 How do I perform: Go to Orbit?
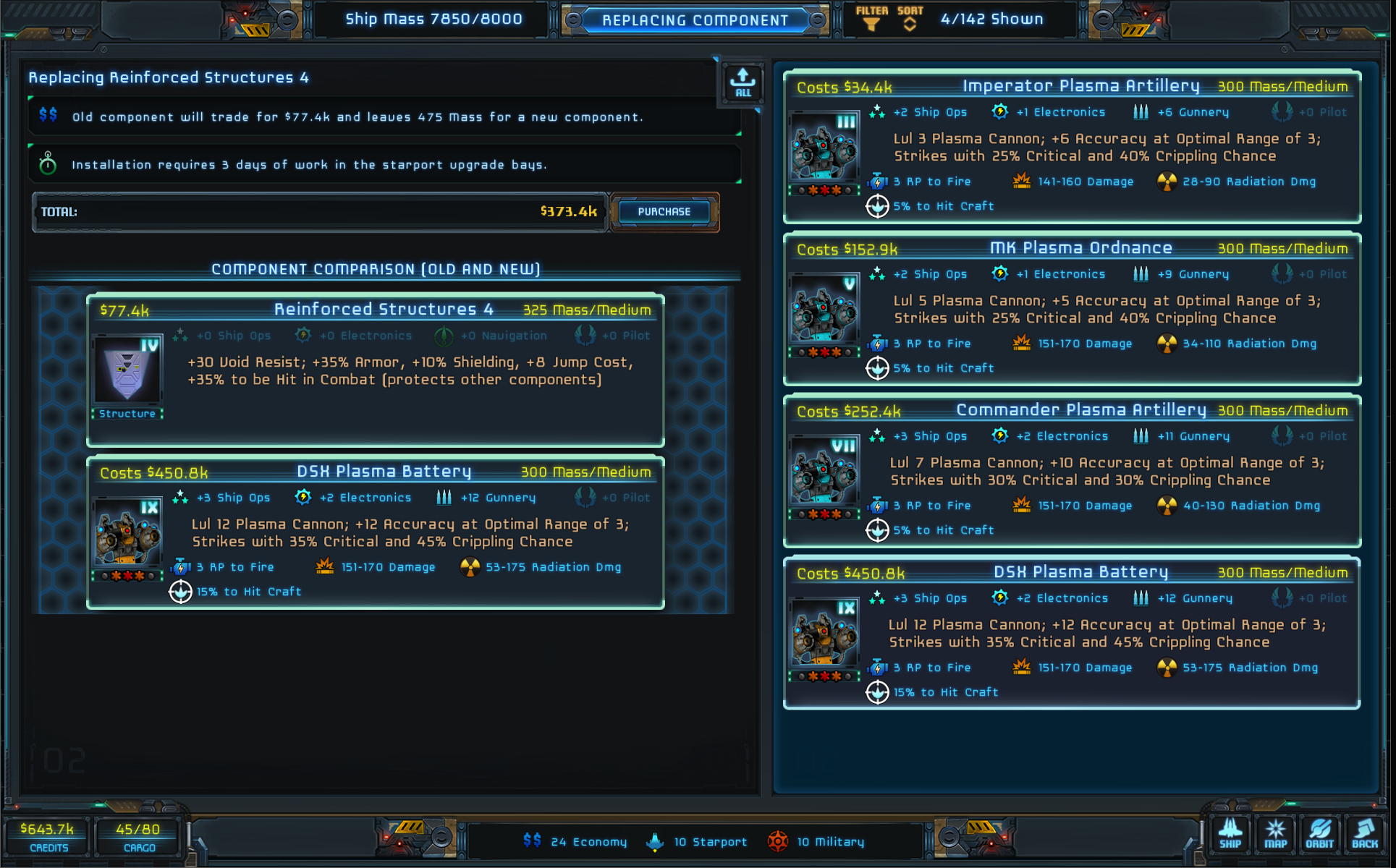pos(1319,834)
